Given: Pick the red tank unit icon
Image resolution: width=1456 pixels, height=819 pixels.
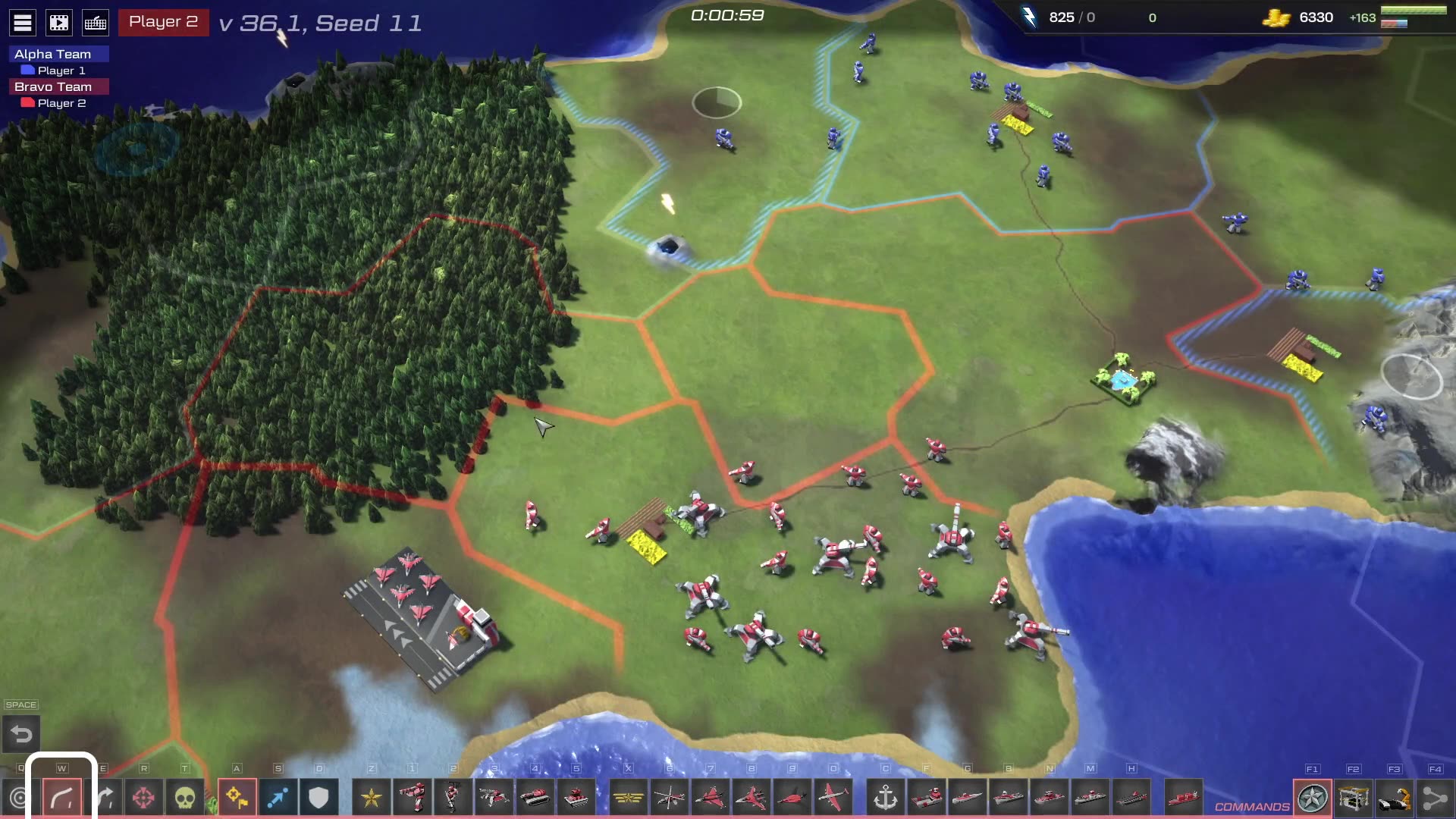Looking at the screenshot, I should click(x=535, y=798).
